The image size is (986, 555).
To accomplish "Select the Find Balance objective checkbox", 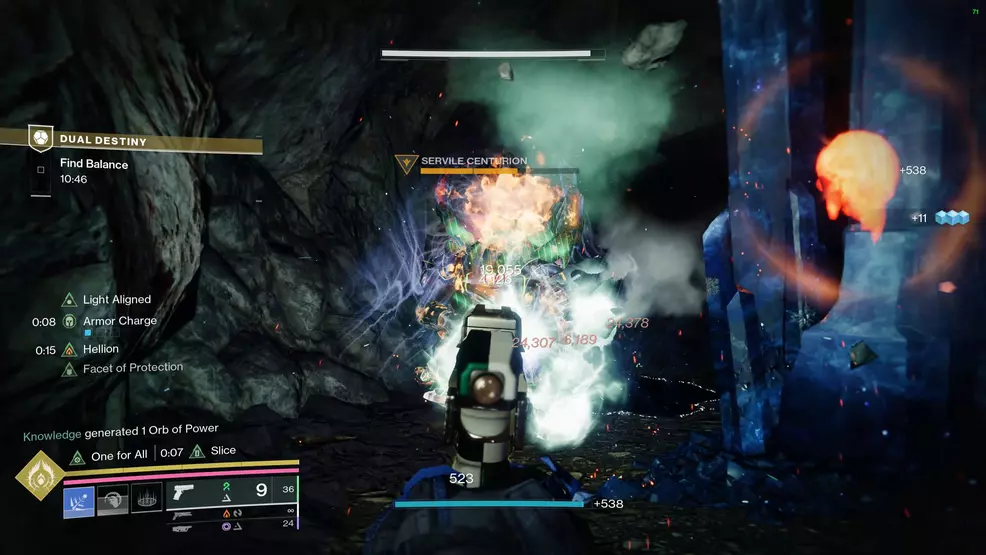I will pyautogui.click(x=40, y=170).
